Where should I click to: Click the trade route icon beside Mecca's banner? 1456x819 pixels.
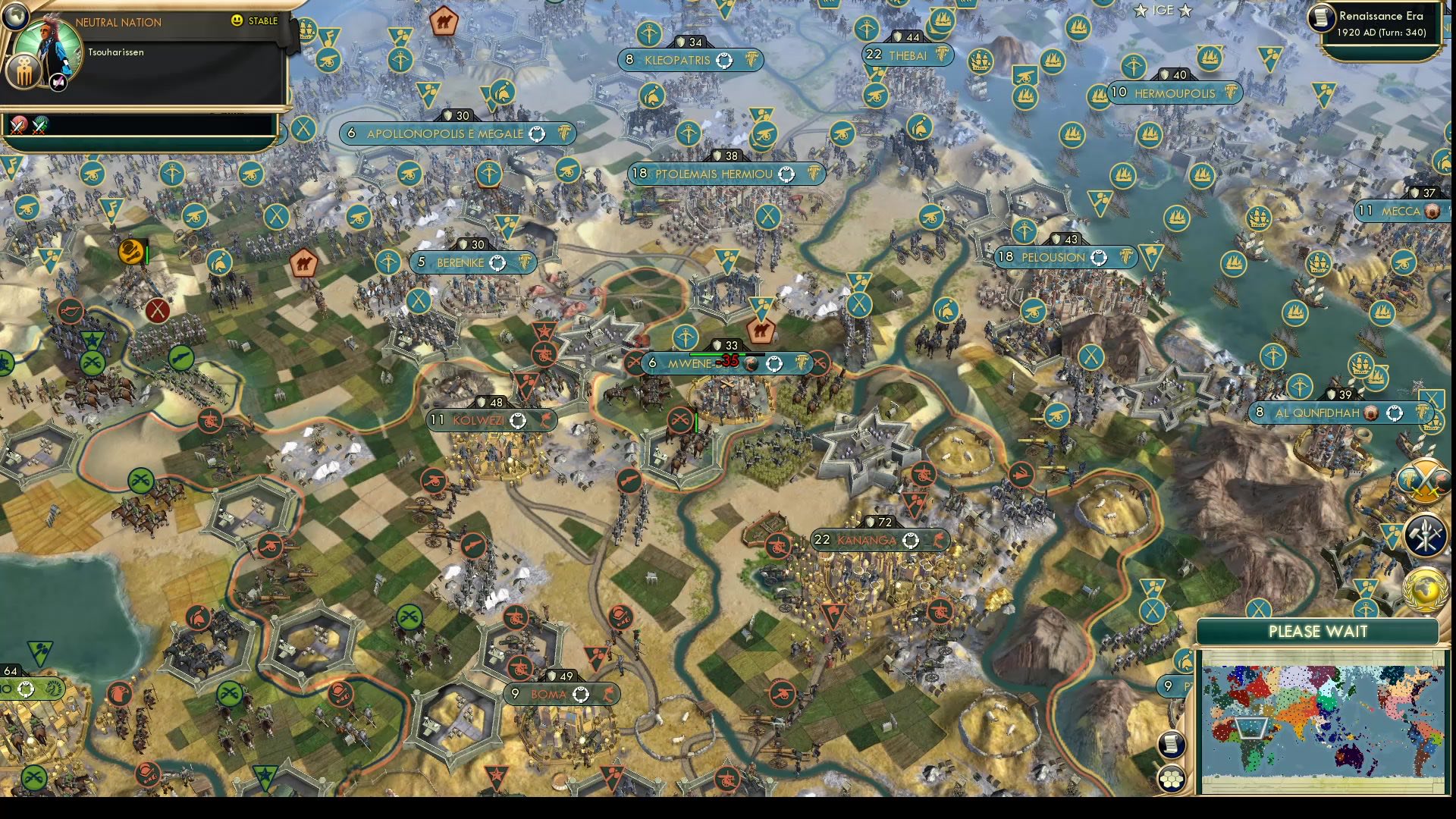click(1432, 212)
